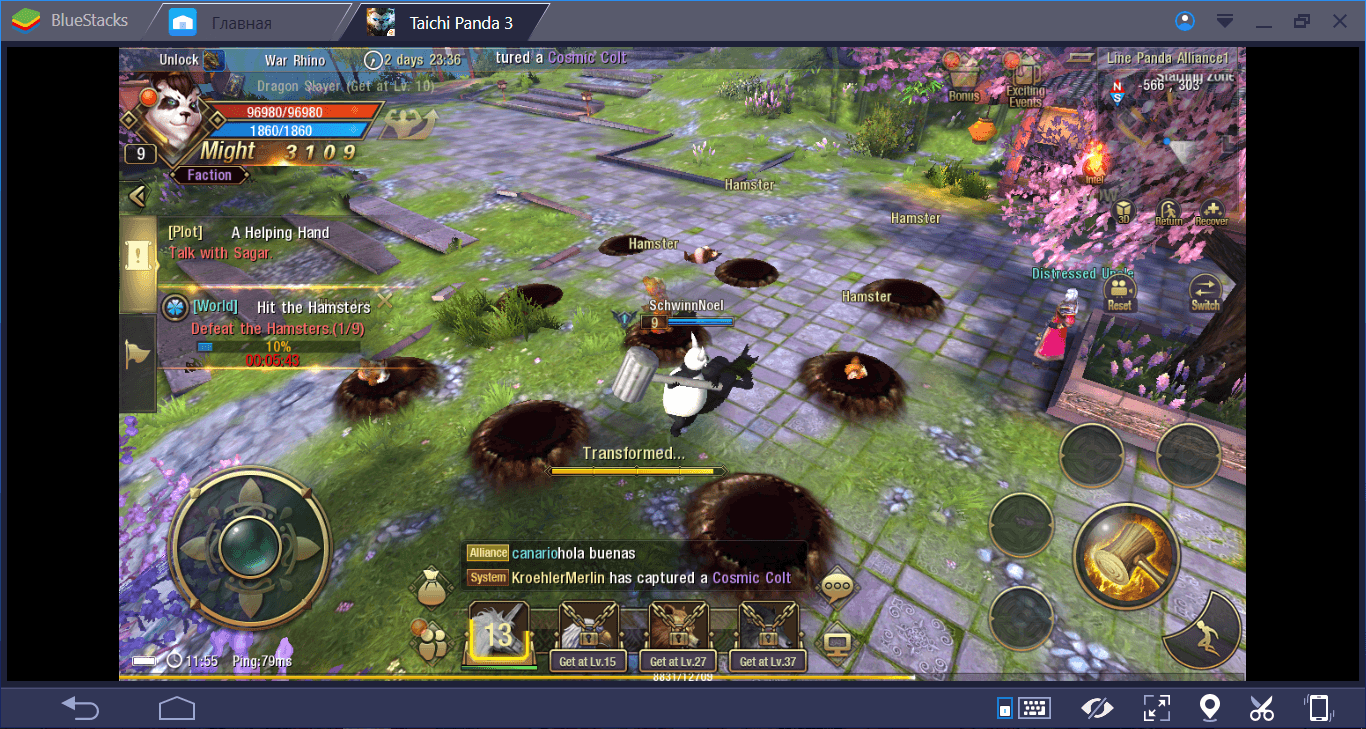Open the chat speech bubble button
The image size is (1366, 729).
coord(836,587)
